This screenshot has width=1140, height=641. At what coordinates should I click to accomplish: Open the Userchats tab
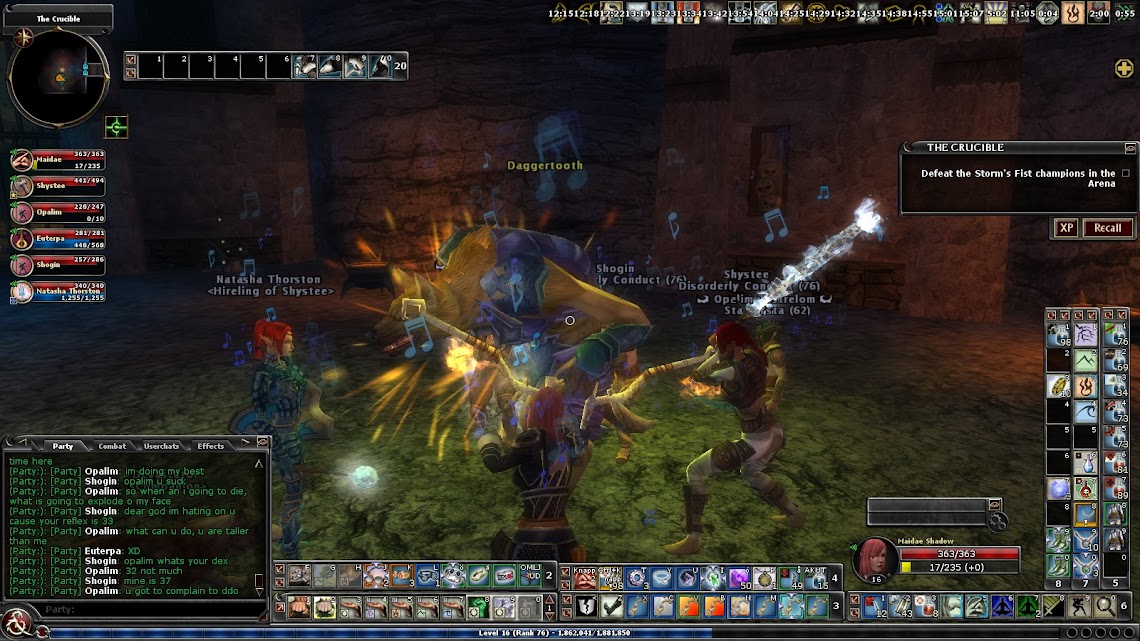(161, 446)
